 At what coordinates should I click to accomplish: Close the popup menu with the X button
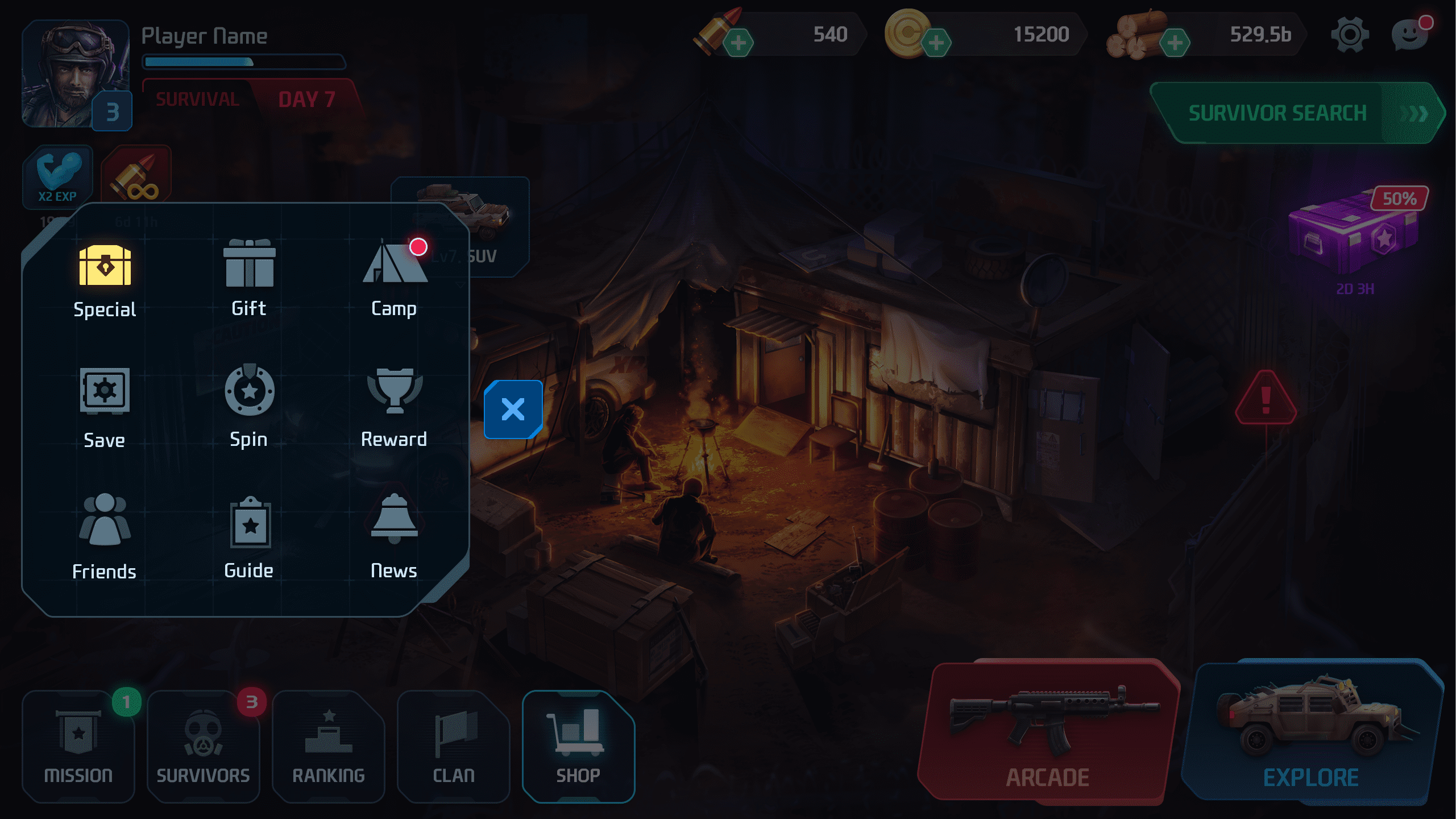click(513, 409)
